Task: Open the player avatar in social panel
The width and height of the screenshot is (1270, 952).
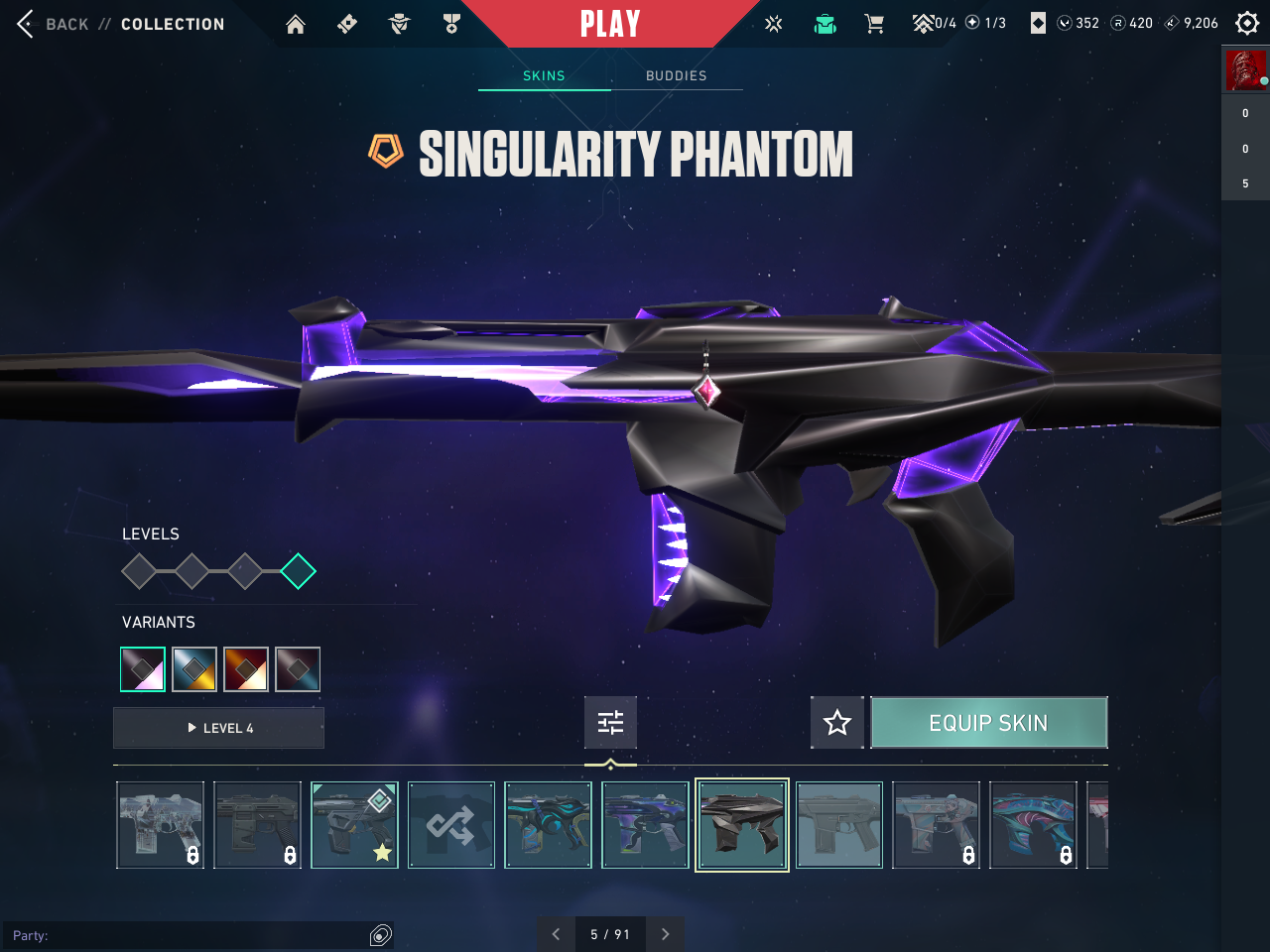Action: (1245, 70)
